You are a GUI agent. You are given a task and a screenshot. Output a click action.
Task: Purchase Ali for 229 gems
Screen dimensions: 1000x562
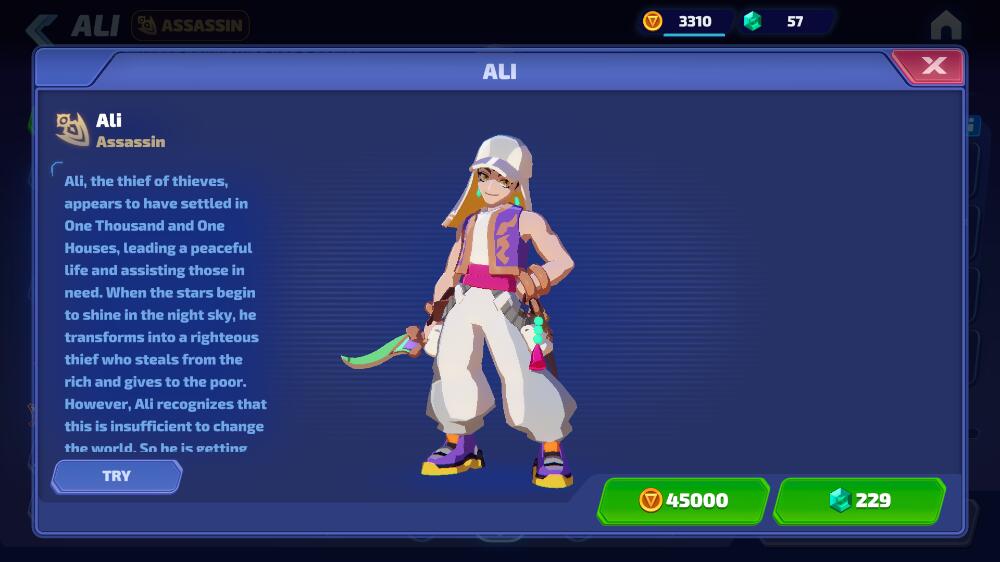point(859,500)
